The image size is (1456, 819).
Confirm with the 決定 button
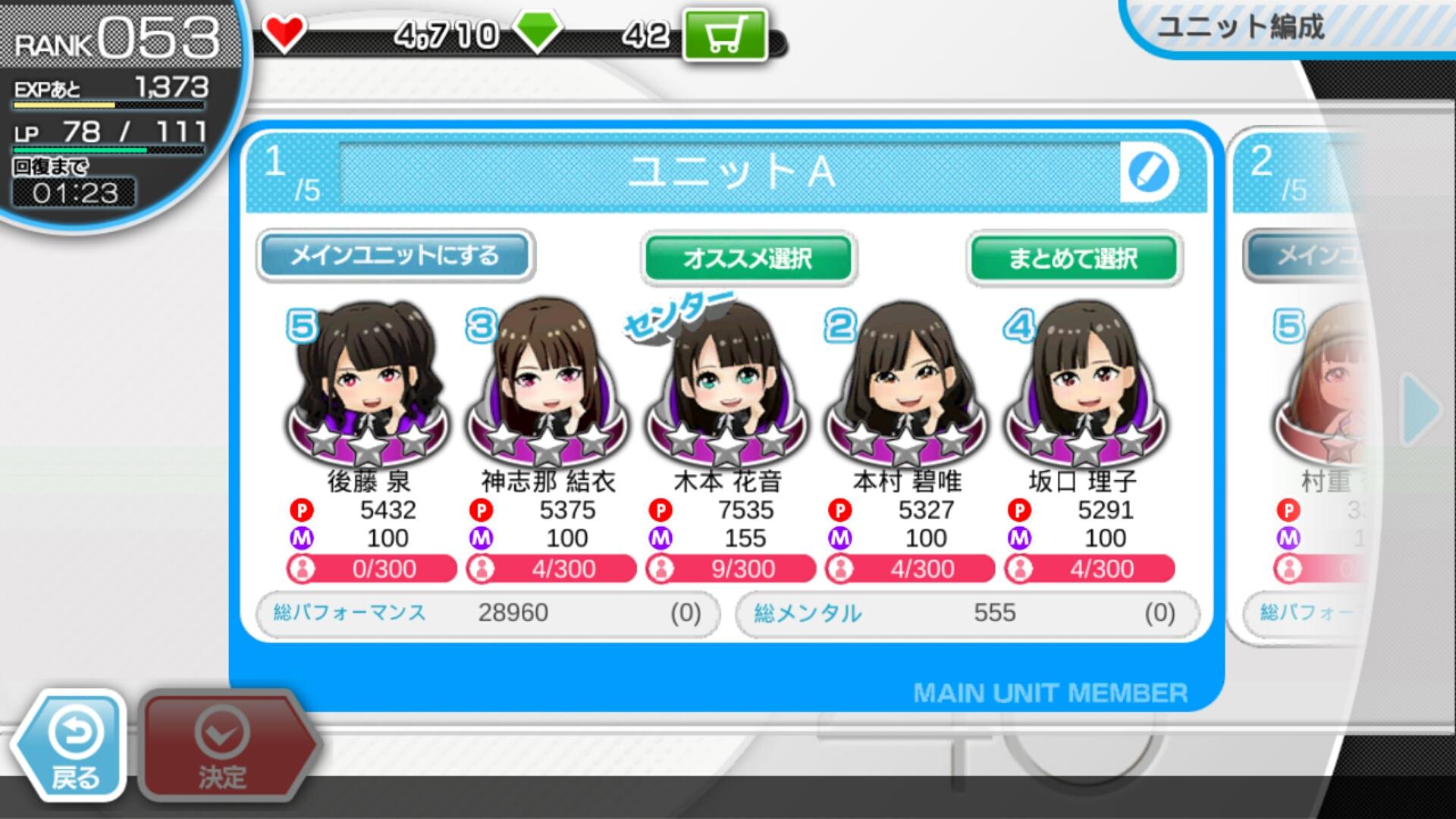click(223, 747)
